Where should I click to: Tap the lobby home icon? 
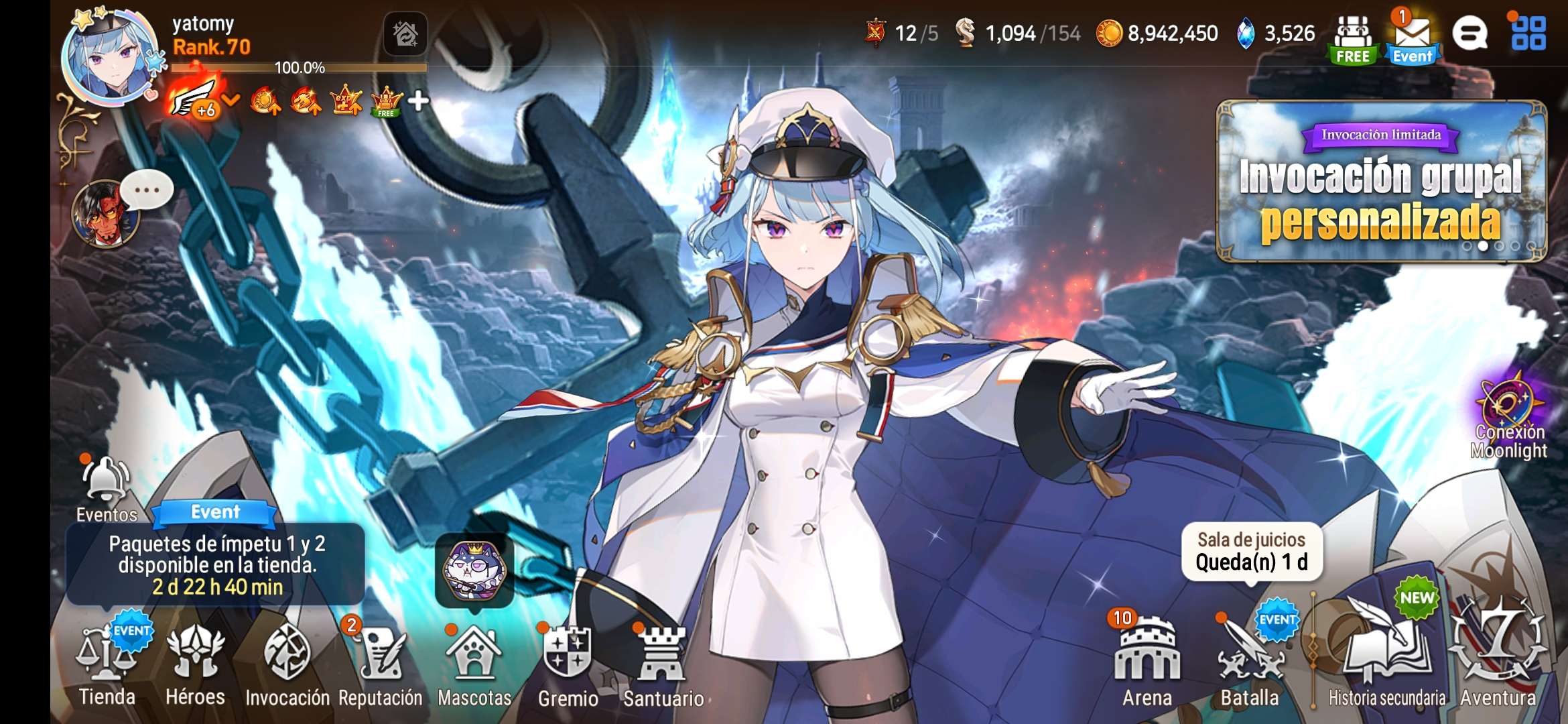click(x=405, y=34)
